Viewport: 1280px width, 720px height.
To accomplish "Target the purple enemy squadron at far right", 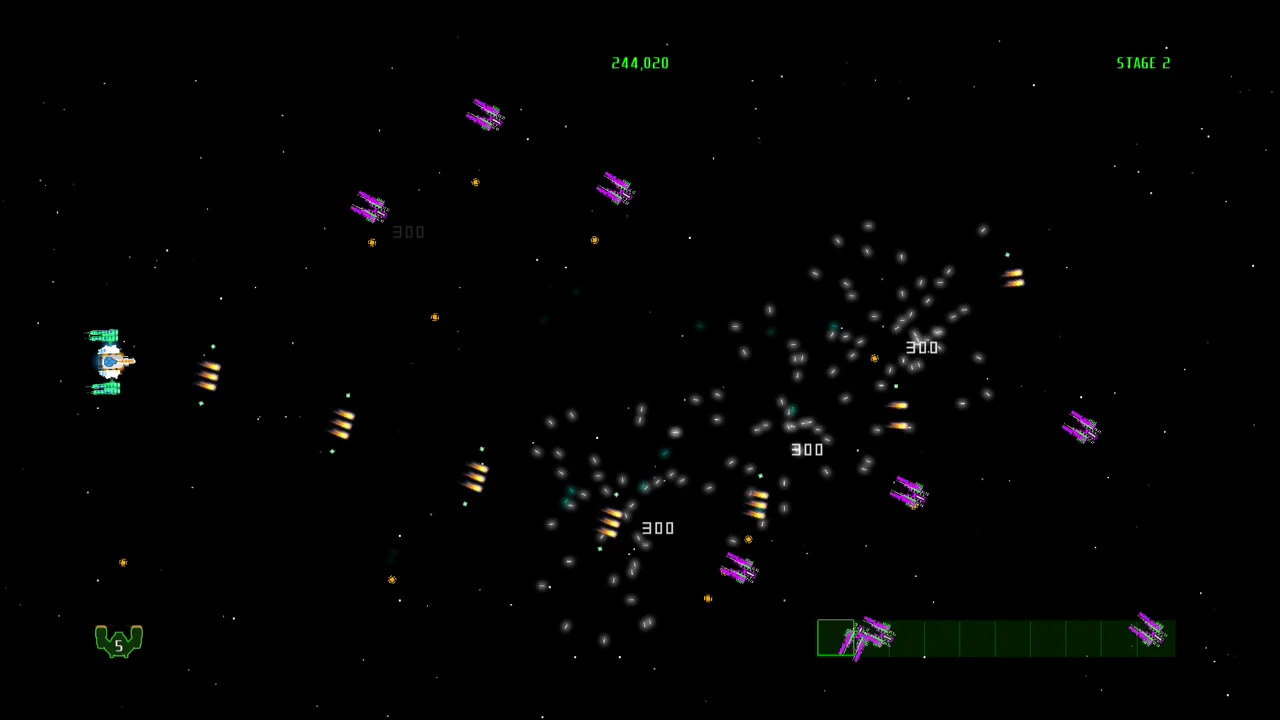I will 1082,427.
